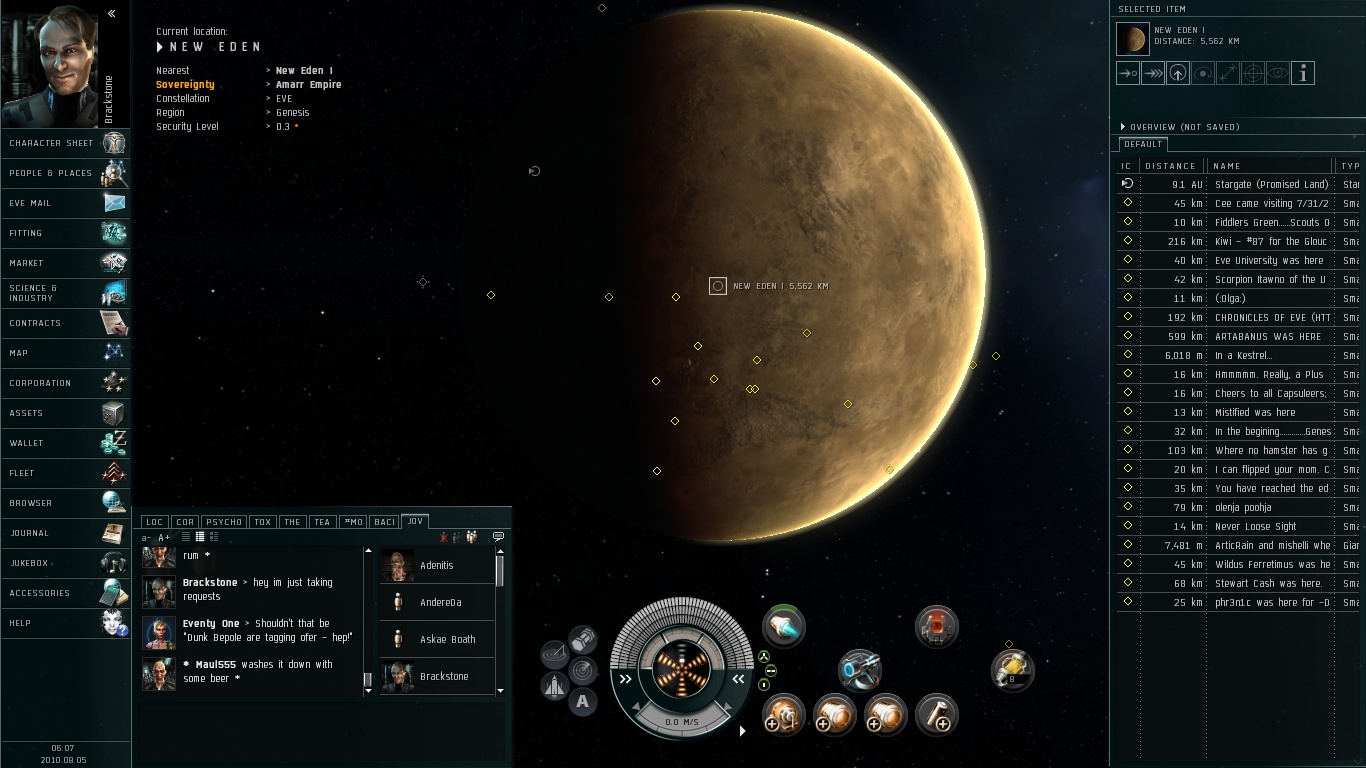The image size is (1366, 768).
Task: Switch to the COR chat tab
Action: click(185, 522)
